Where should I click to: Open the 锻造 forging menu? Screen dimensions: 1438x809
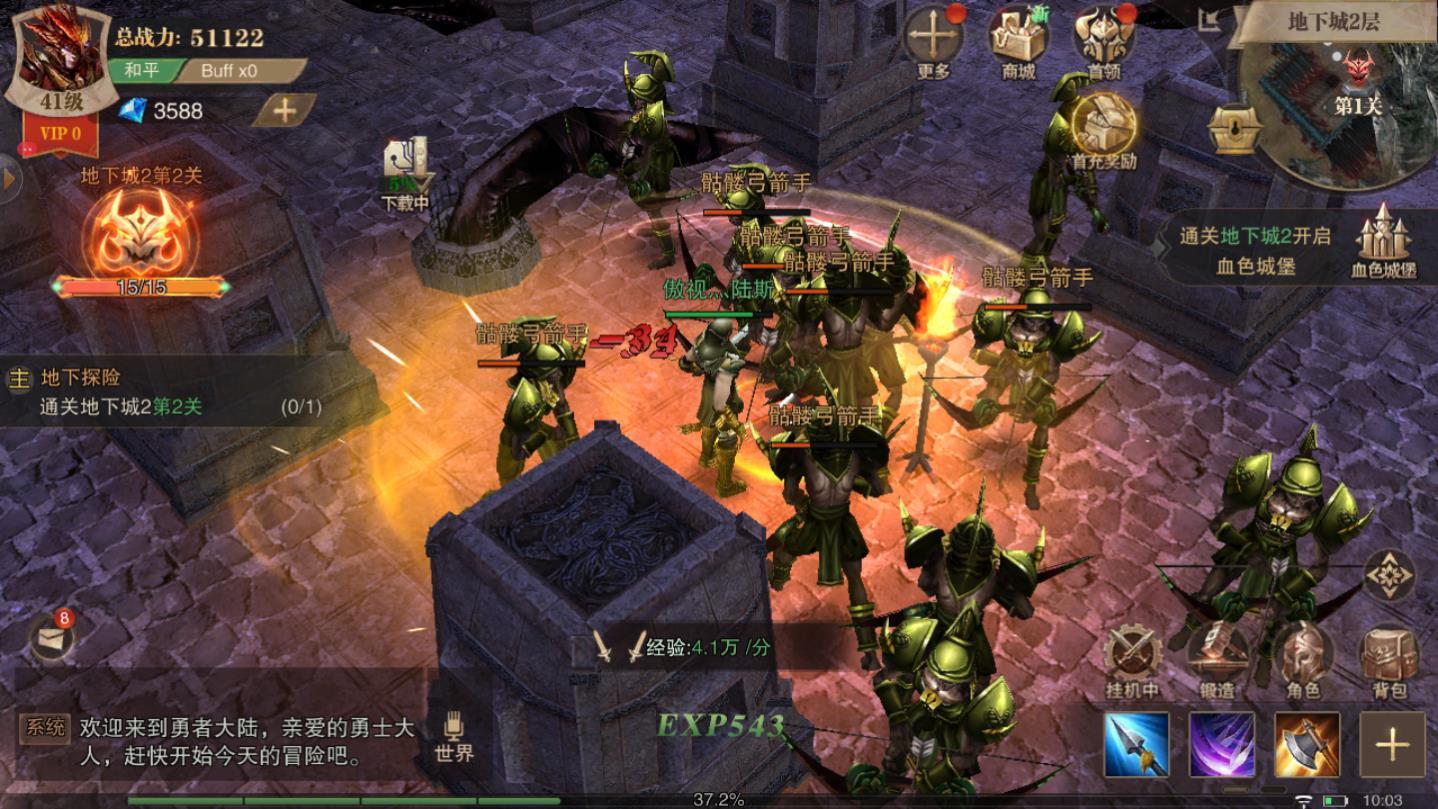(1217, 658)
